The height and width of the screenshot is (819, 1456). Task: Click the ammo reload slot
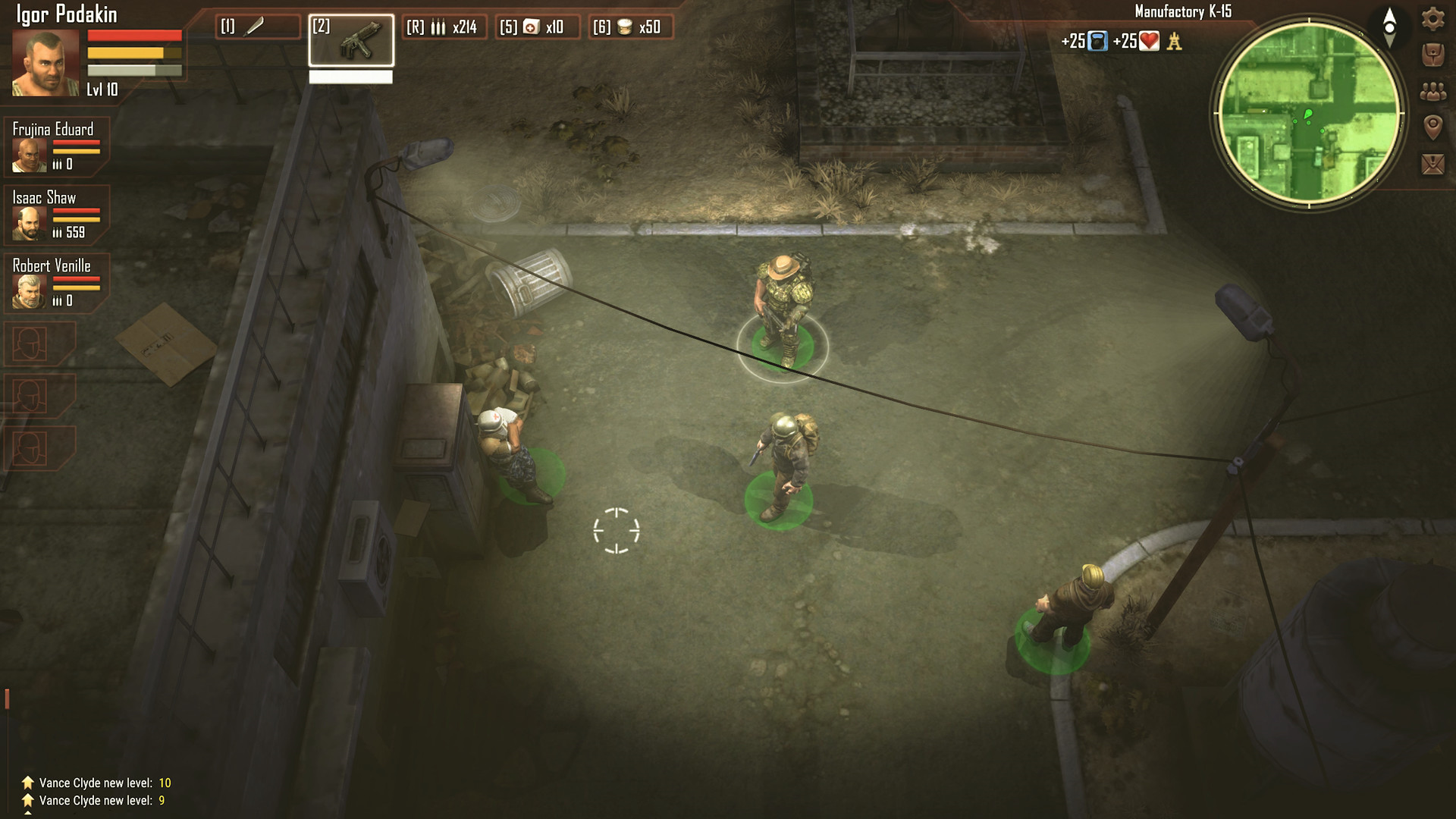coord(444,27)
